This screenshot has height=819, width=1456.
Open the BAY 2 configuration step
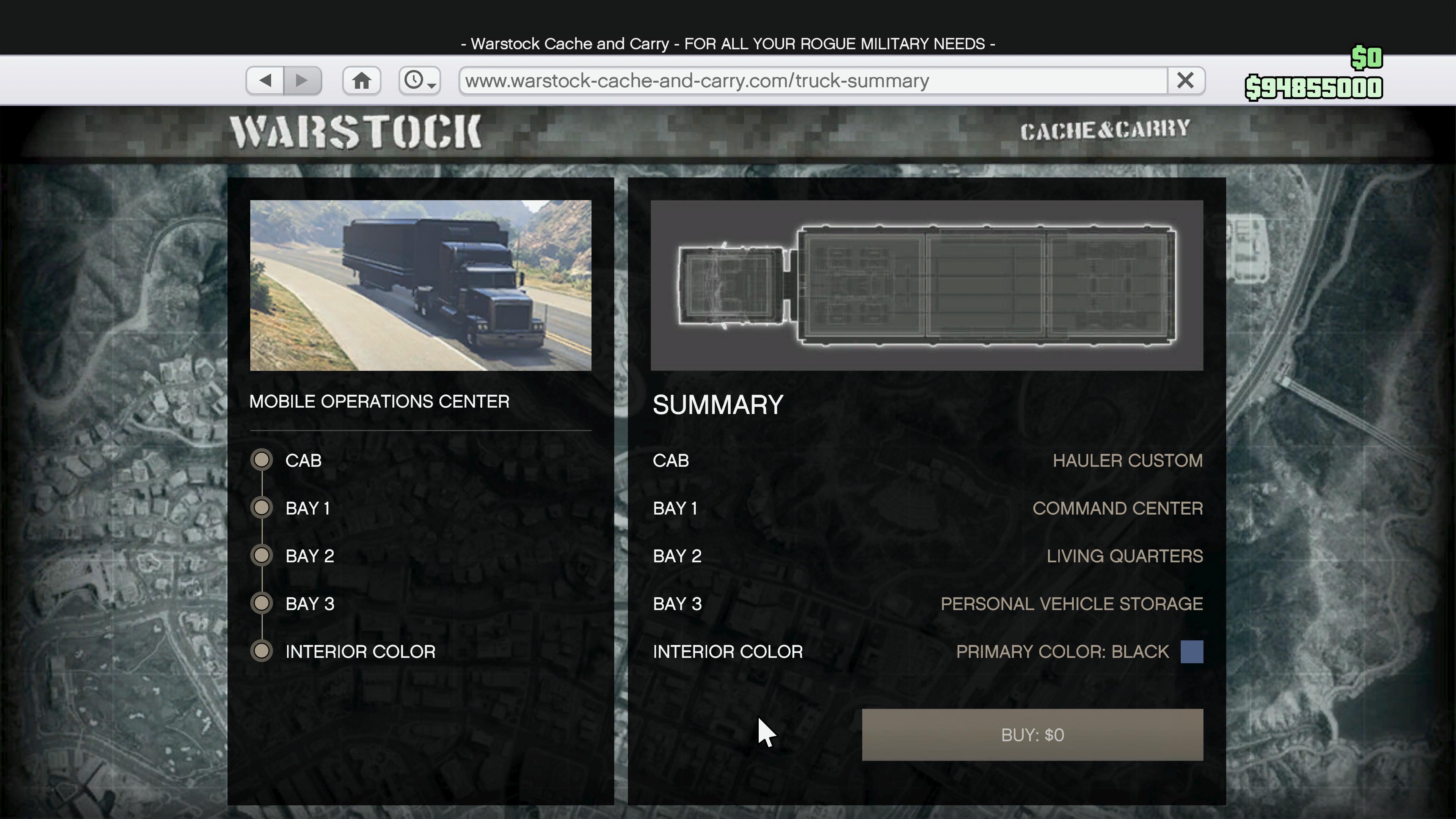(x=309, y=555)
